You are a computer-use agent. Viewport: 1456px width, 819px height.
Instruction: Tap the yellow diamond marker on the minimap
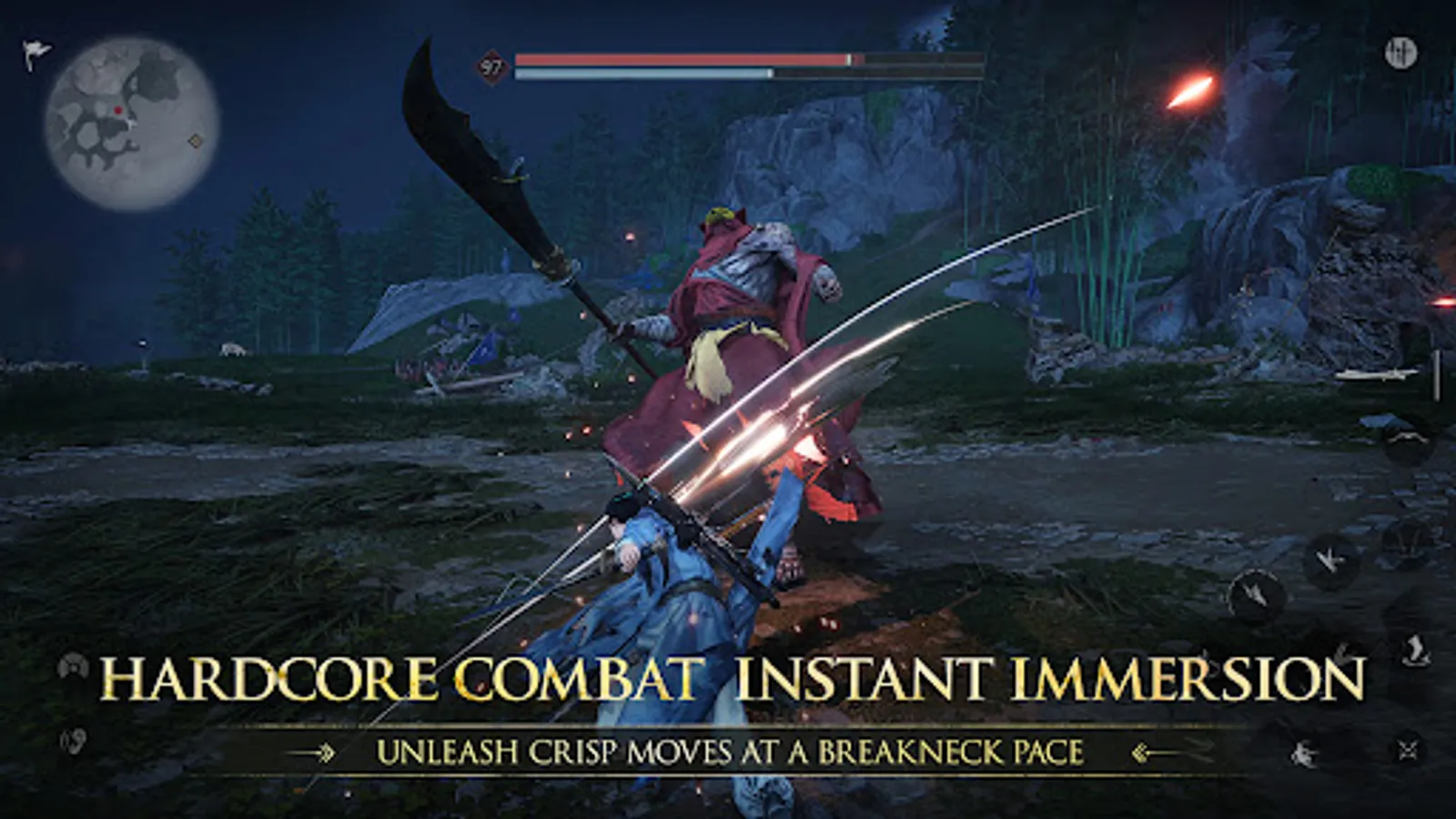194,141
